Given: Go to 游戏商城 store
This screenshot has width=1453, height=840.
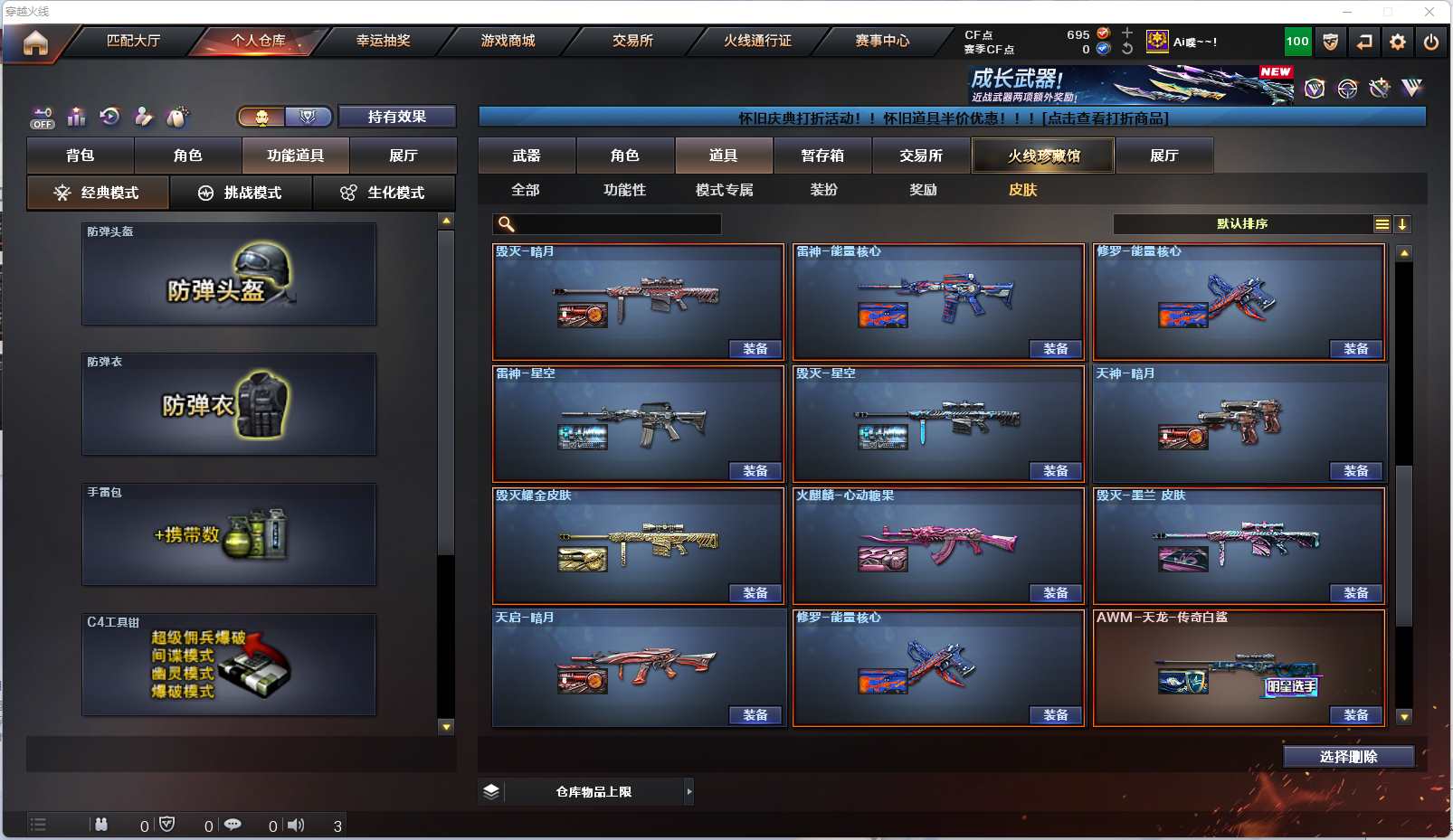Looking at the screenshot, I should 508,41.
